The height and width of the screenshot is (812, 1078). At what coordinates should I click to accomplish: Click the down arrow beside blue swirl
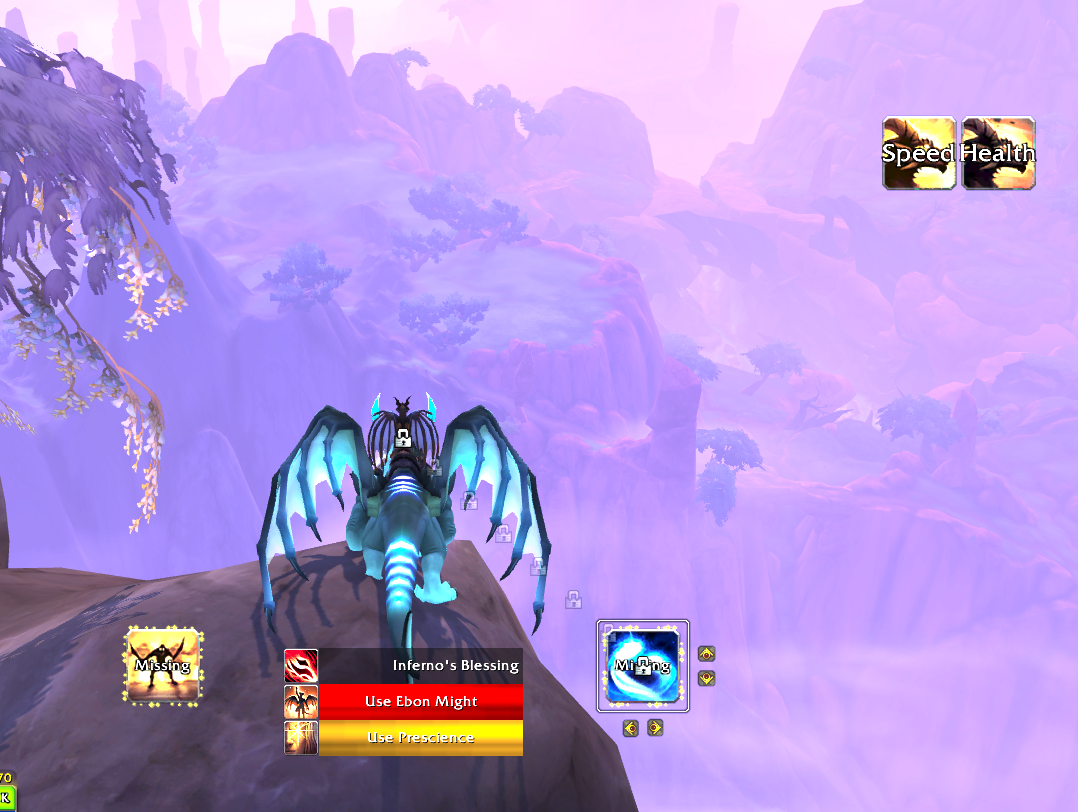(x=706, y=678)
